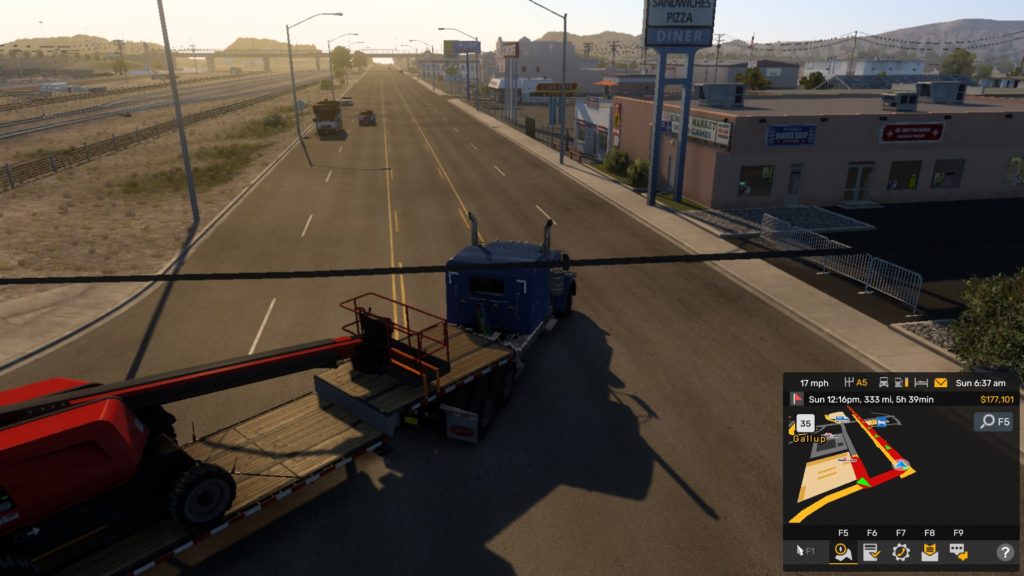Image resolution: width=1024 pixels, height=576 pixels.
Task: Show the mail inbox tab
Action: (x=929, y=551)
